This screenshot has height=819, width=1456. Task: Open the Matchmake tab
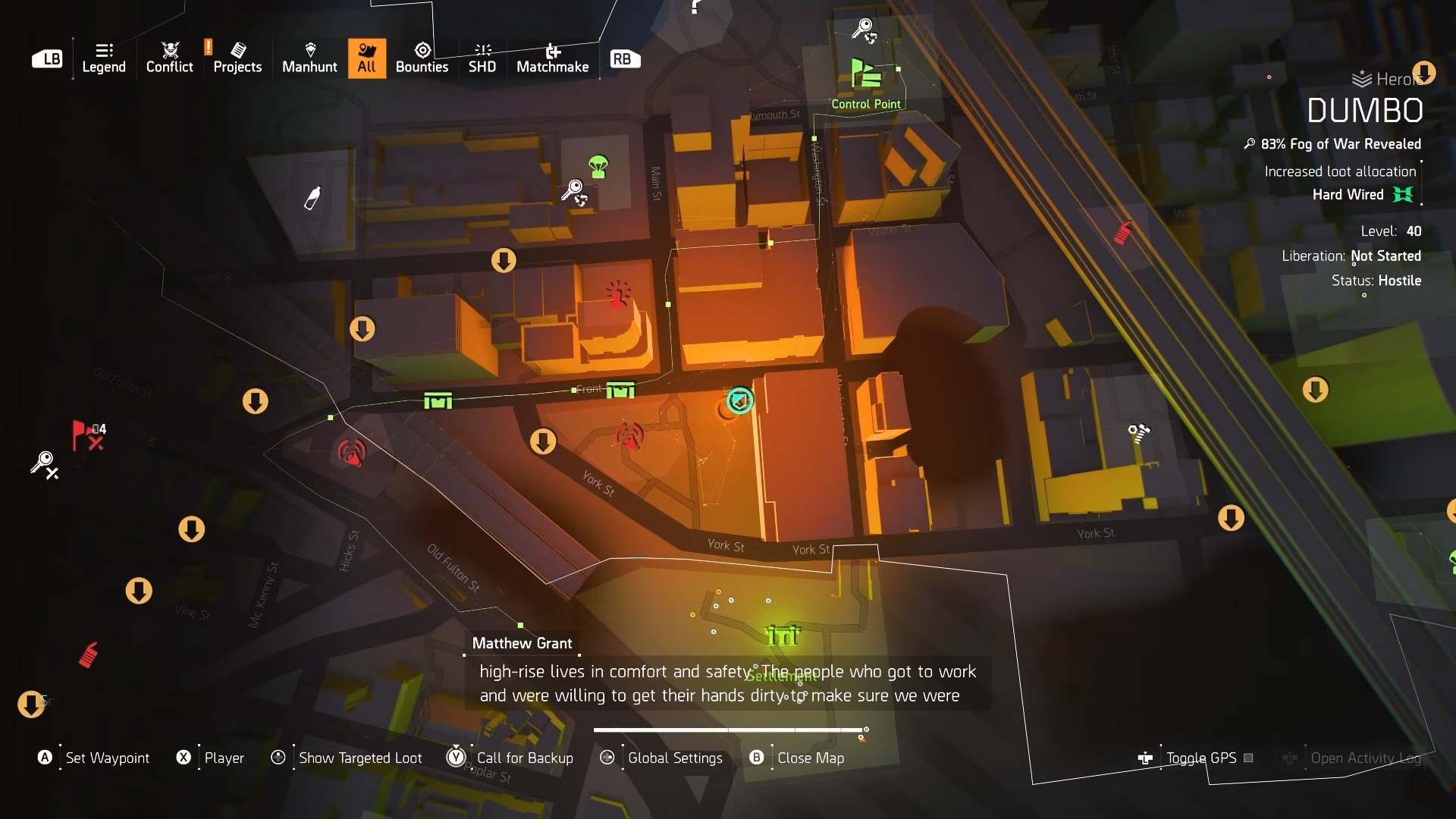pyautogui.click(x=552, y=58)
